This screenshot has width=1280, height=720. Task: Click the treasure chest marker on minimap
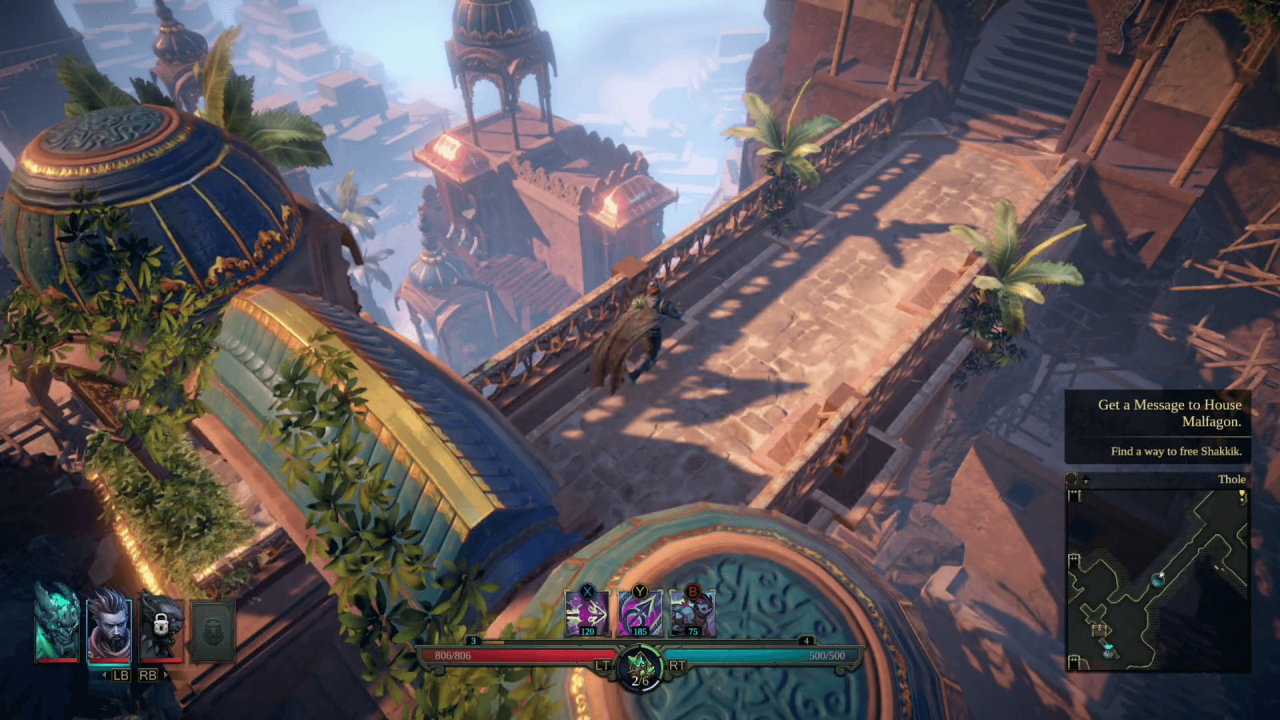click(1101, 629)
